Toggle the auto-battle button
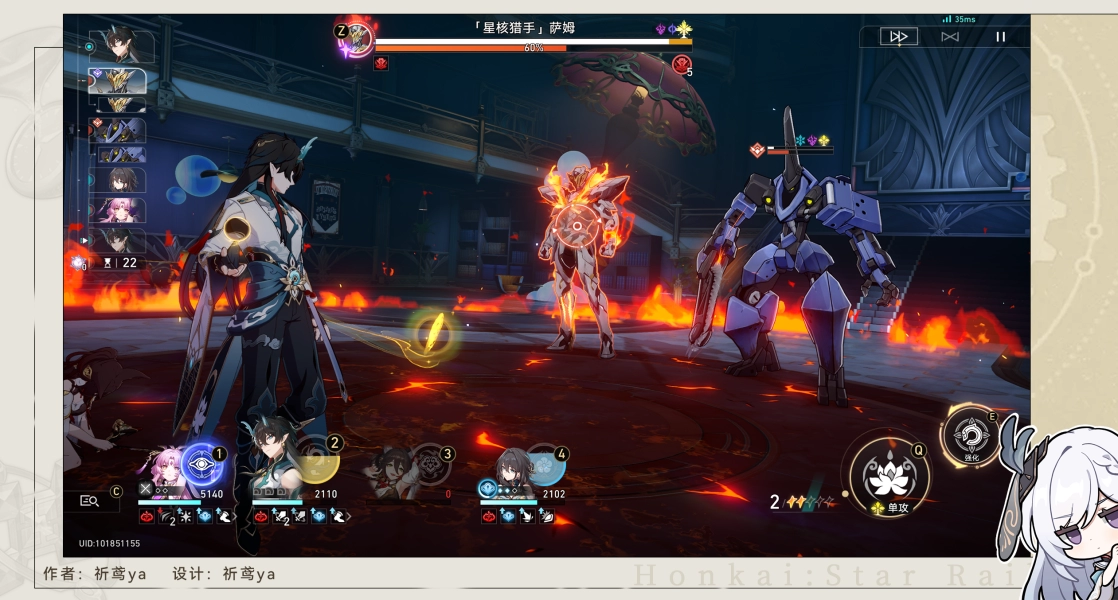Image resolution: width=1118 pixels, height=600 pixels. tap(950, 37)
